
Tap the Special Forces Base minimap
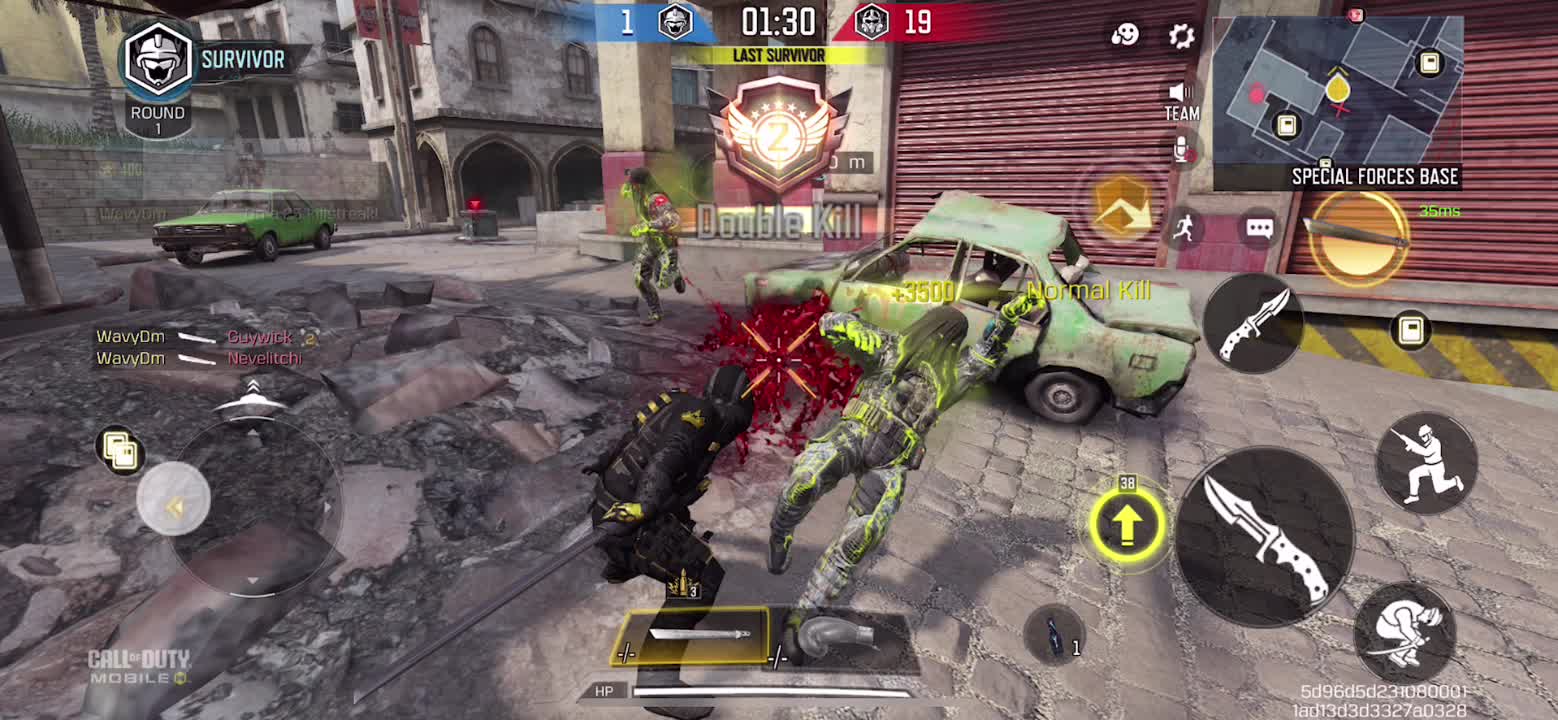coord(1337,93)
